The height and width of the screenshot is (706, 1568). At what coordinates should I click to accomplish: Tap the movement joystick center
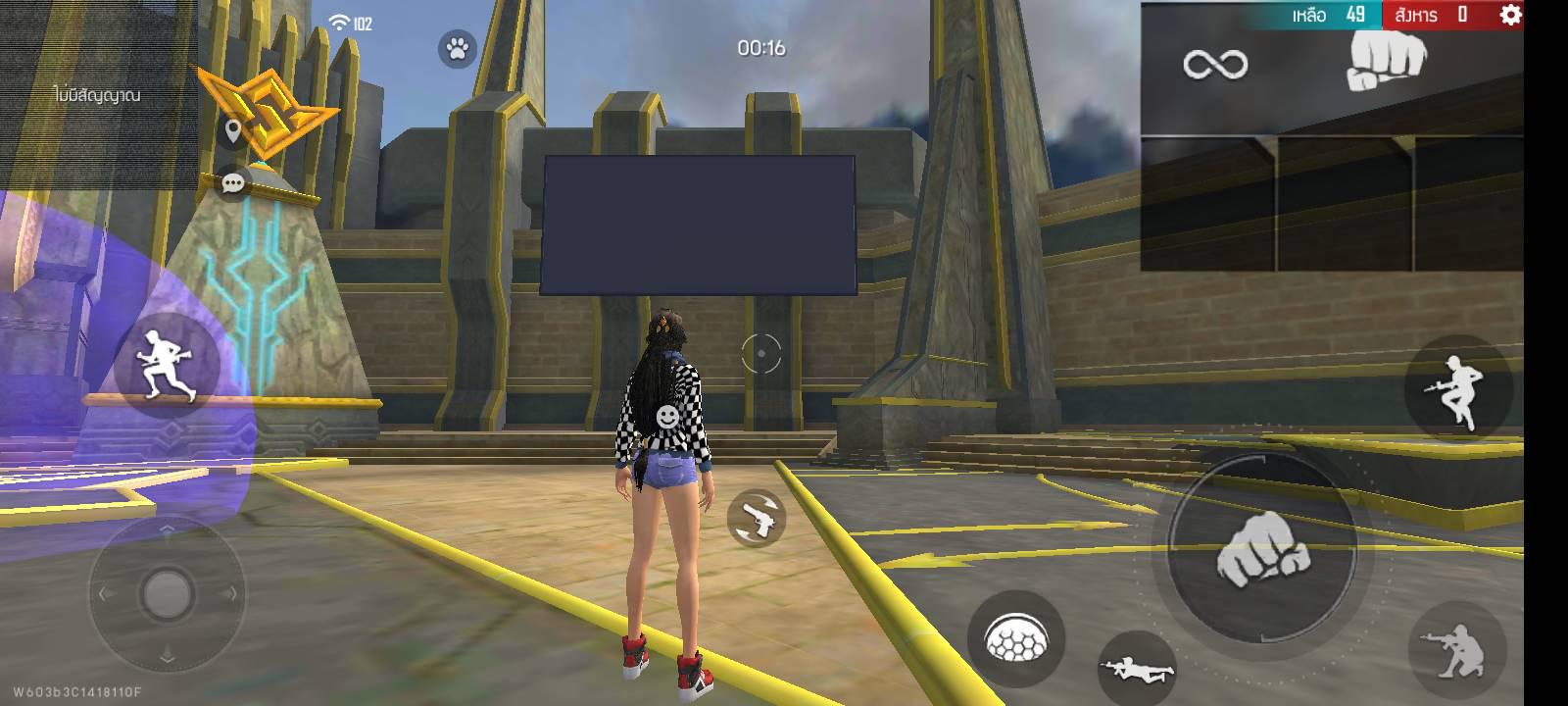167,592
